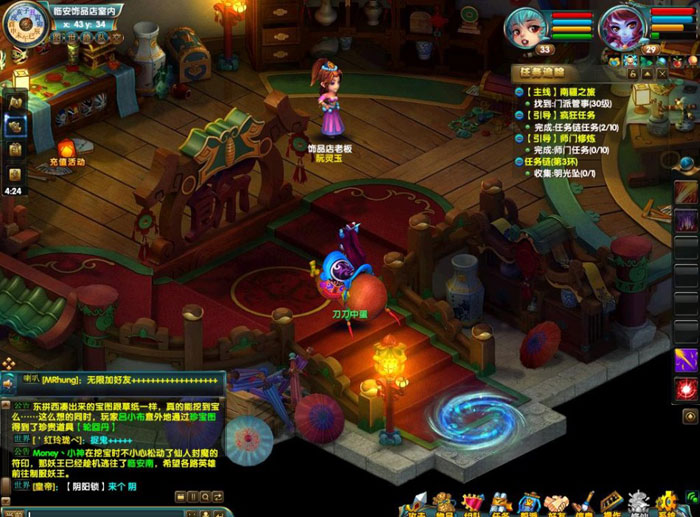Collapse the 引导 疯狂任务 quest entry

521,115
